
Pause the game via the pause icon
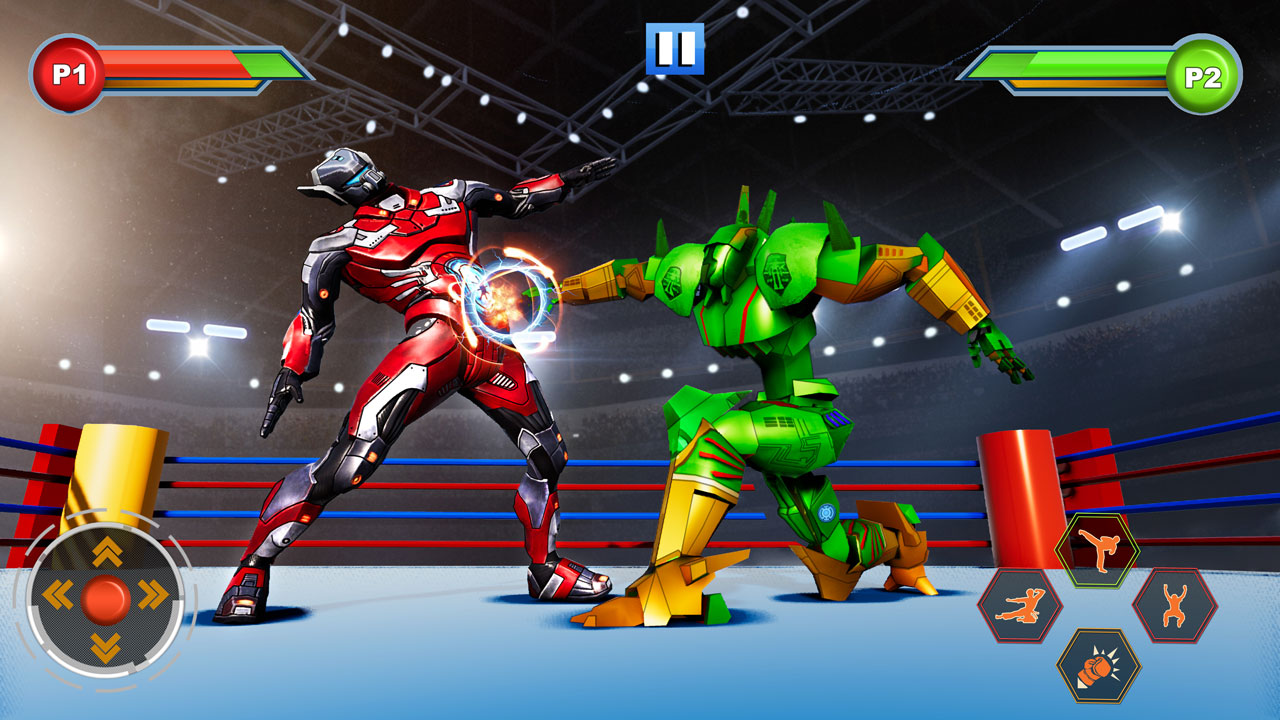tap(675, 46)
